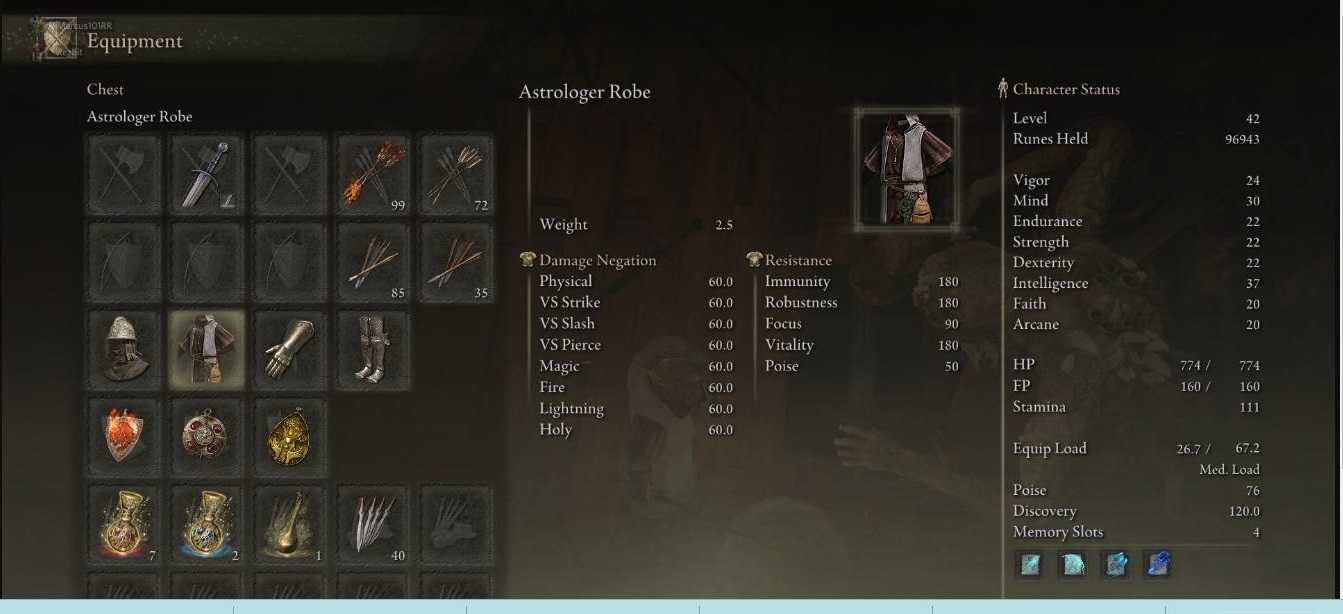
Task: Select the helmet armor slot
Action: [124, 349]
